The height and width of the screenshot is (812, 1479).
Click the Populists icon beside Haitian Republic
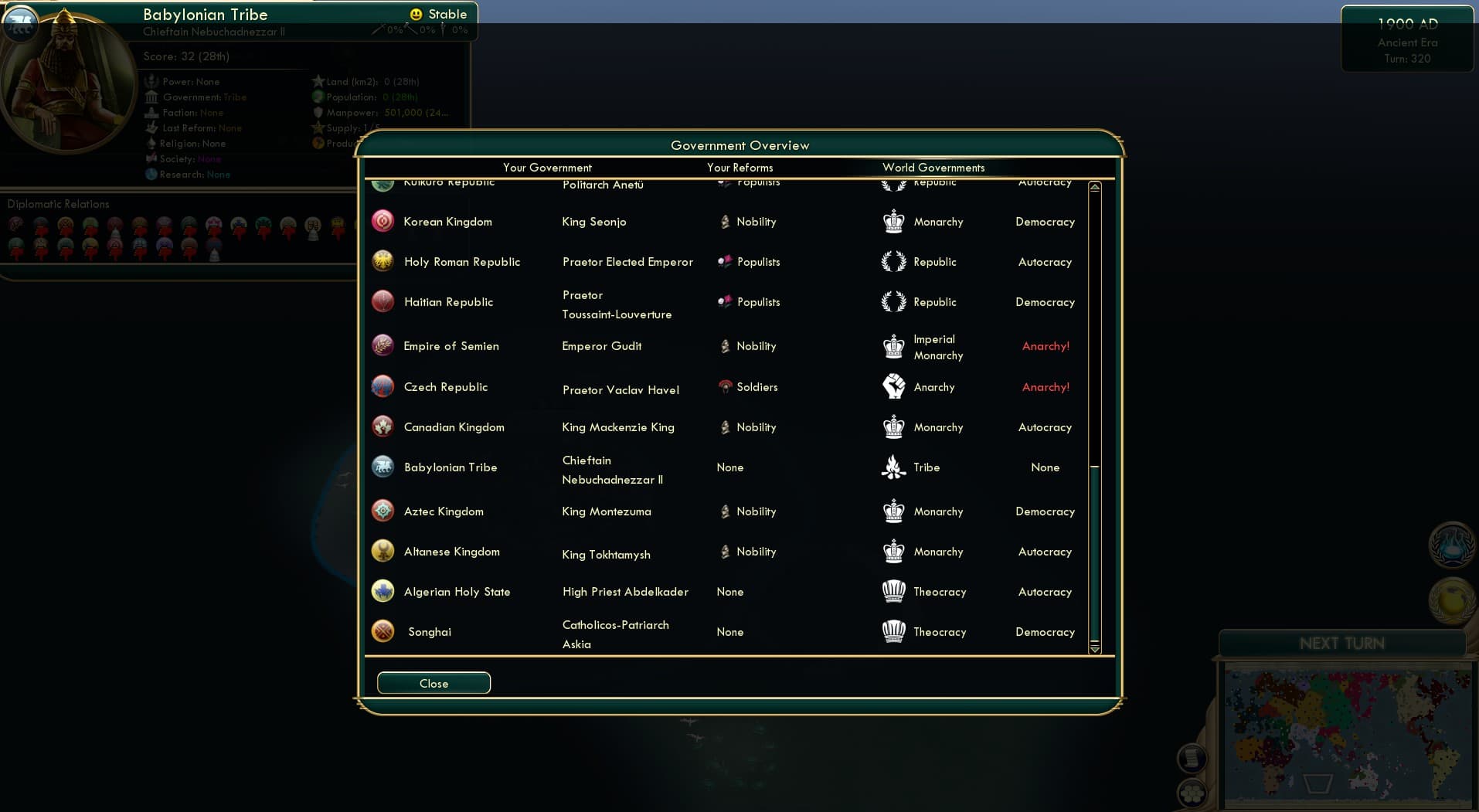(726, 301)
